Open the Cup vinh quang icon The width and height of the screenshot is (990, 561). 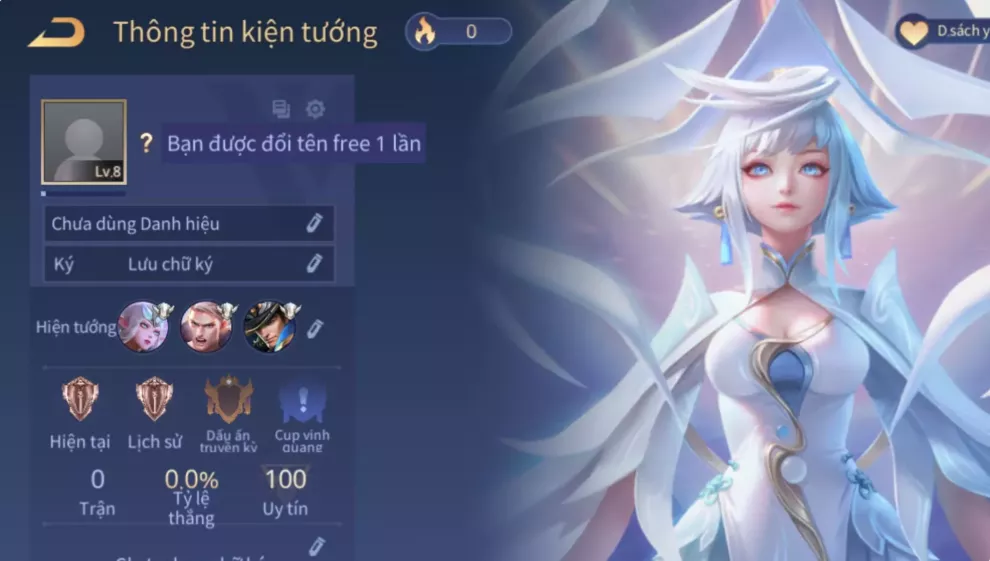point(302,402)
